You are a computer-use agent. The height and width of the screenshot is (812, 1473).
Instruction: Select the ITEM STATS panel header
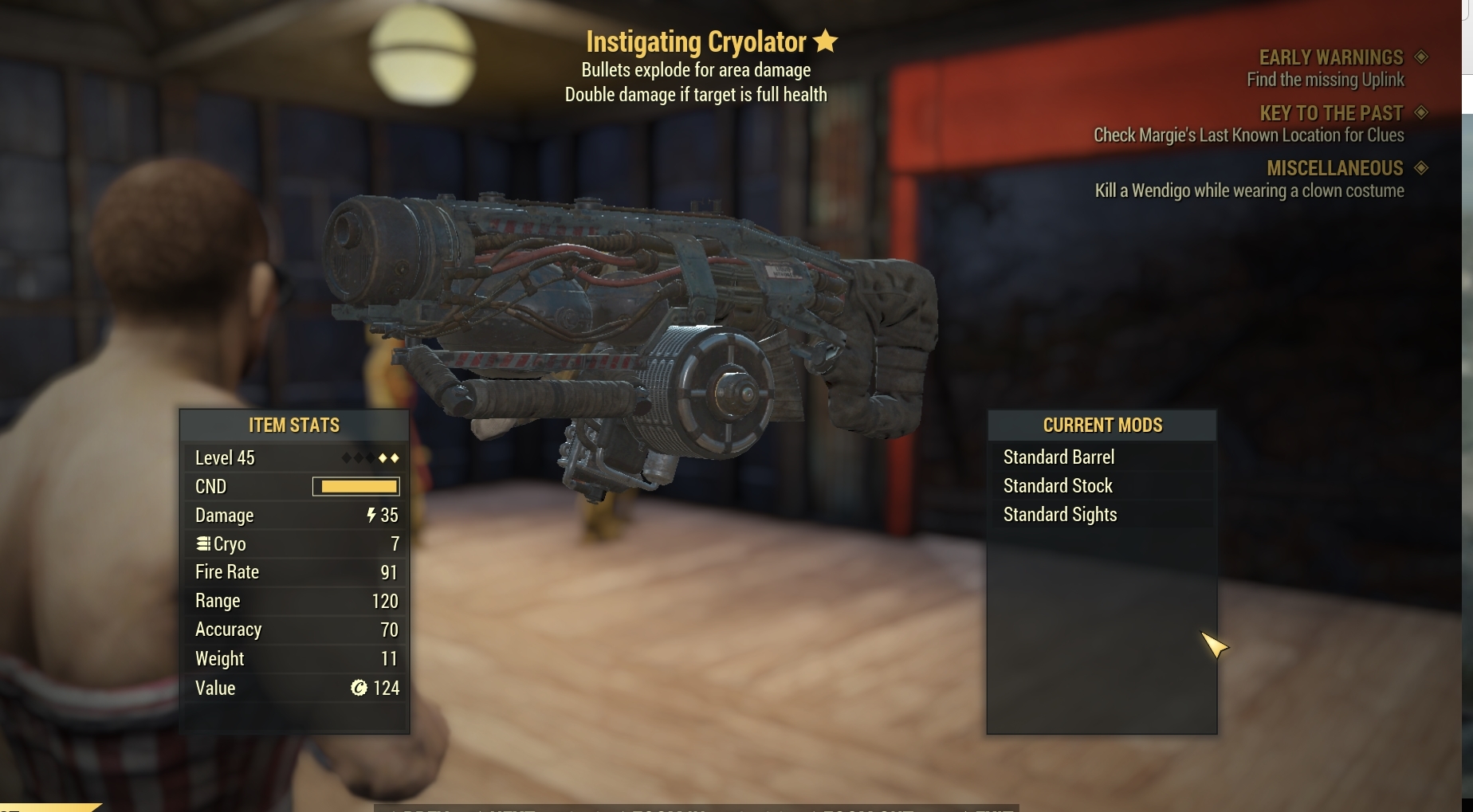[293, 425]
